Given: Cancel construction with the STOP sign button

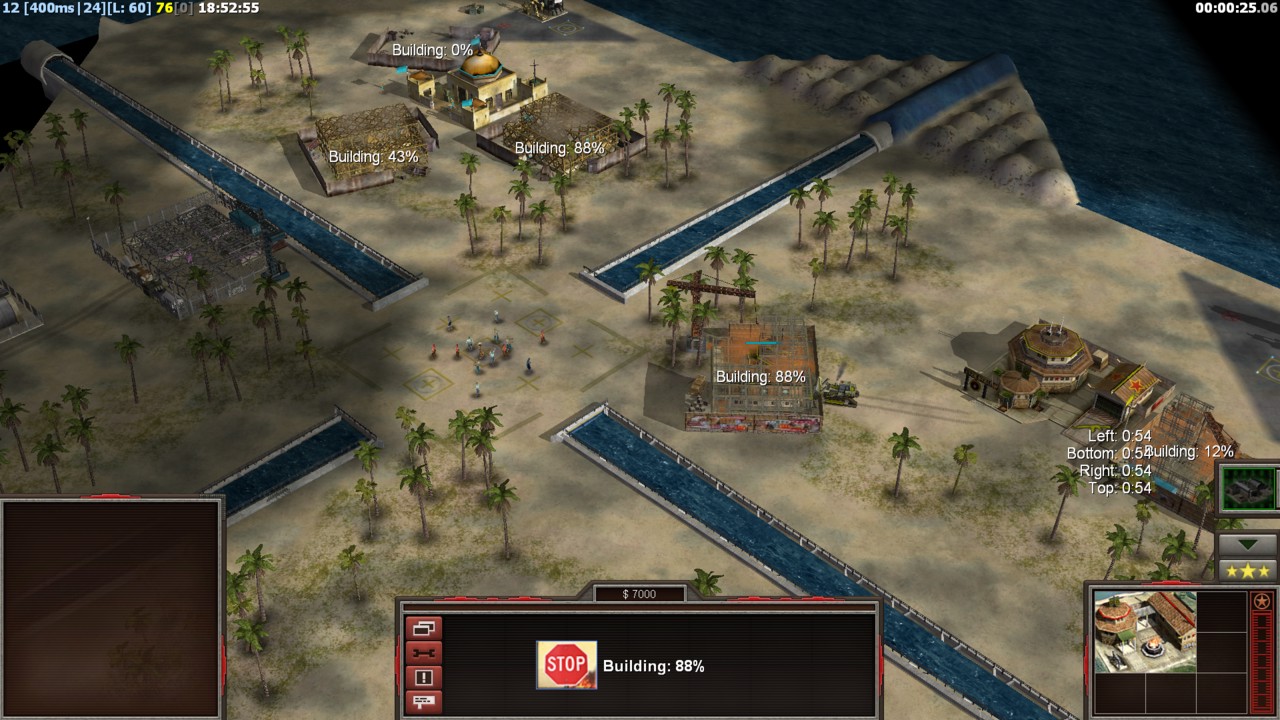Looking at the screenshot, I should (x=566, y=665).
